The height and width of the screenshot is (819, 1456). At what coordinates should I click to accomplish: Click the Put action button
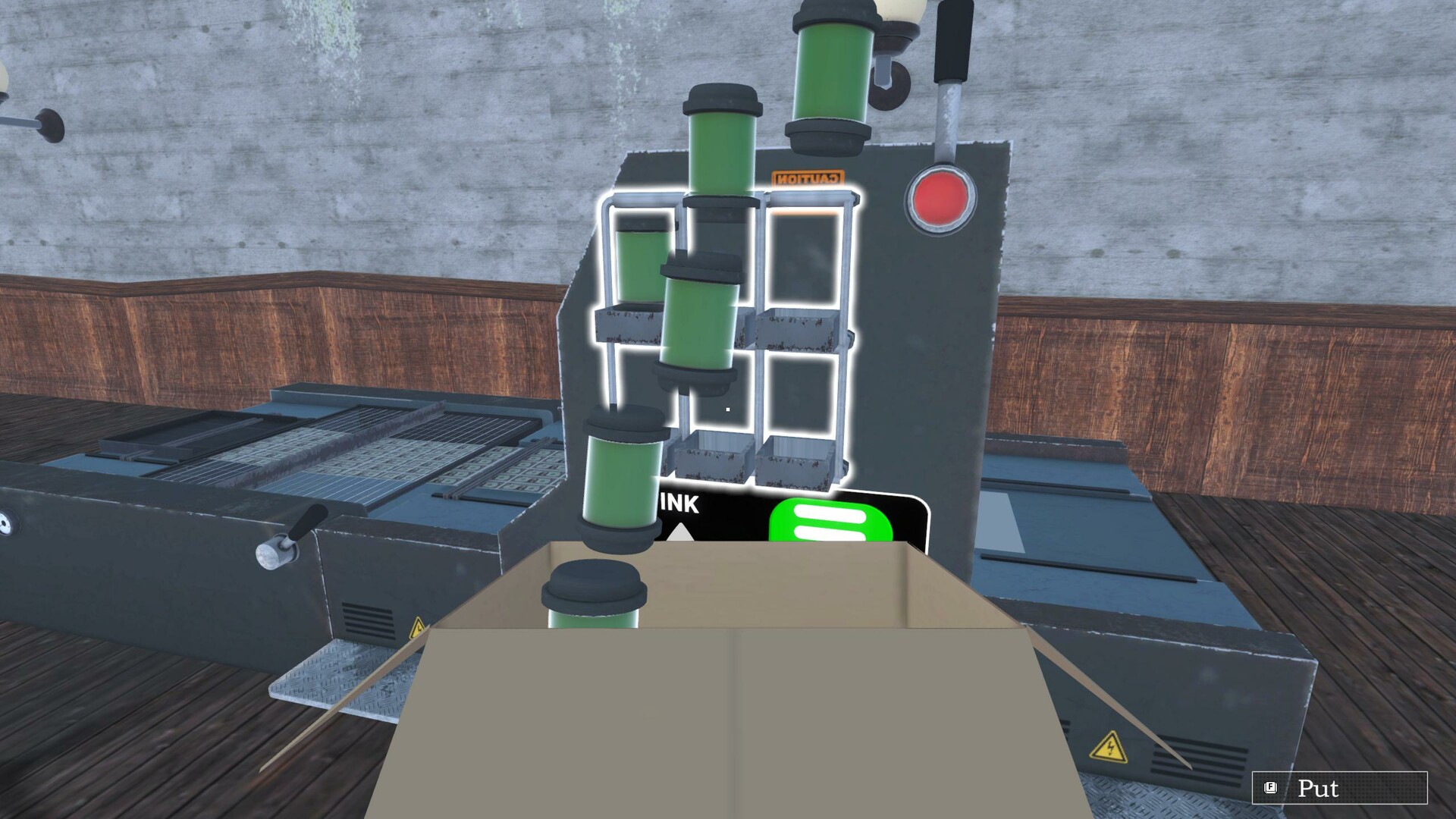pyautogui.click(x=1323, y=789)
